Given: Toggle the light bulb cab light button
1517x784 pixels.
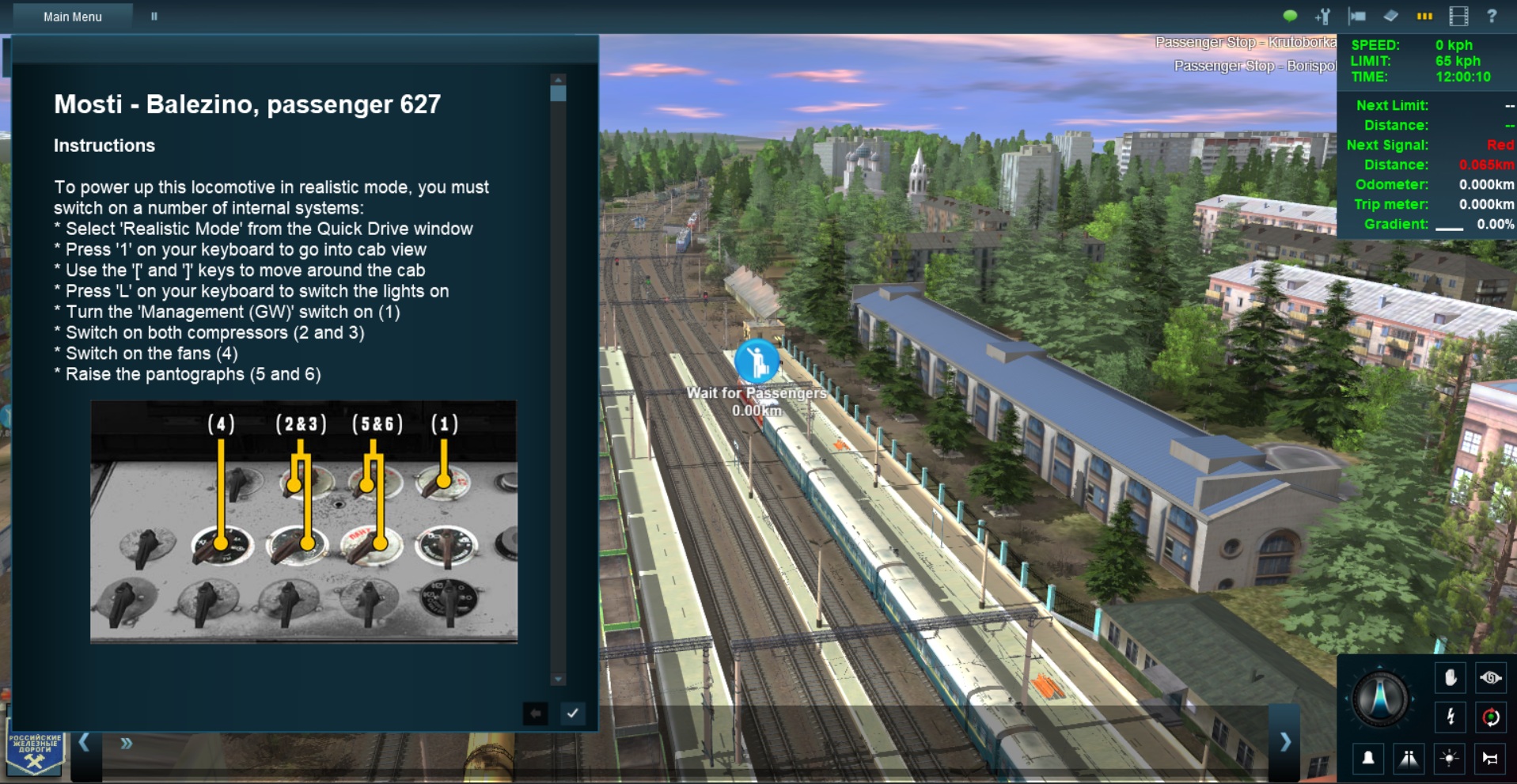Looking at the screenshot, I should (1450, 758).
